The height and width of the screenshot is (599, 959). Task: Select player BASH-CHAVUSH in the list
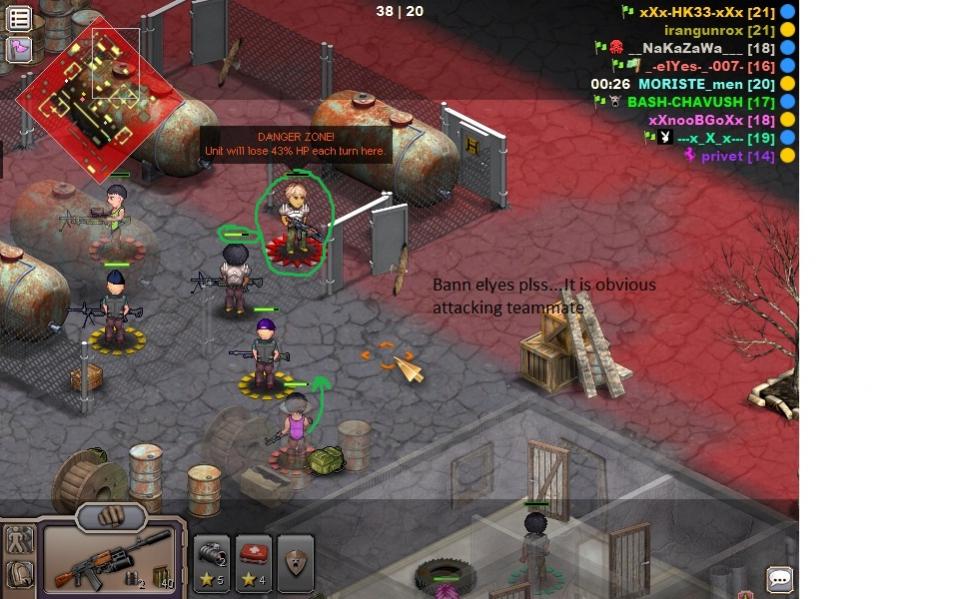(x=700, y=102)
